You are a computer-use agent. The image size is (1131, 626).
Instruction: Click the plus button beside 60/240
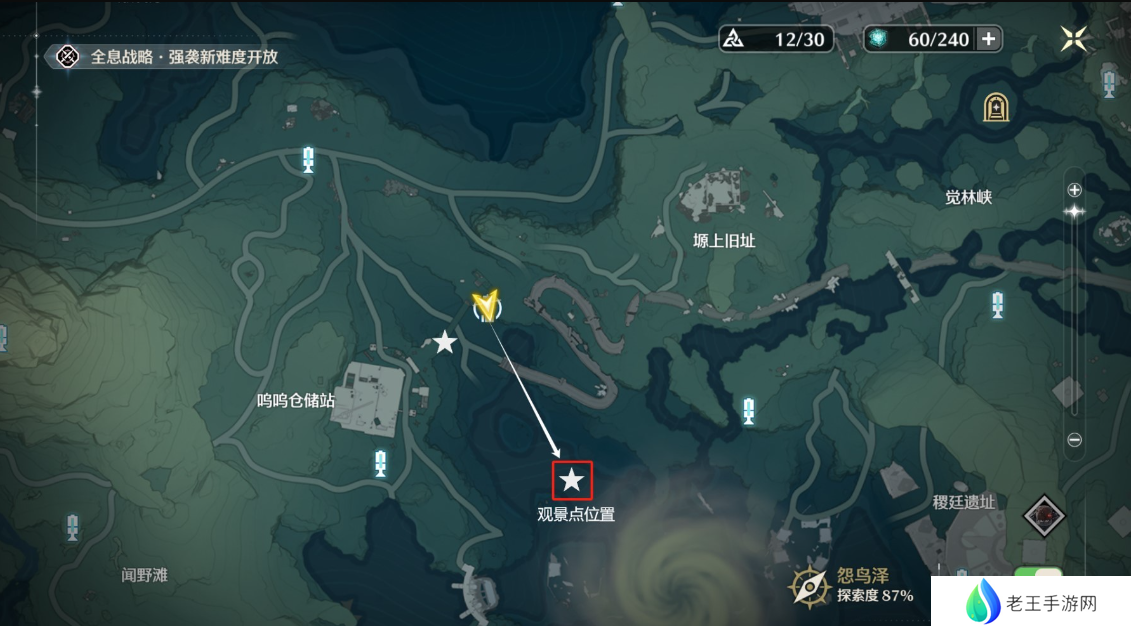pyautogui.click(x=989, y=39)
